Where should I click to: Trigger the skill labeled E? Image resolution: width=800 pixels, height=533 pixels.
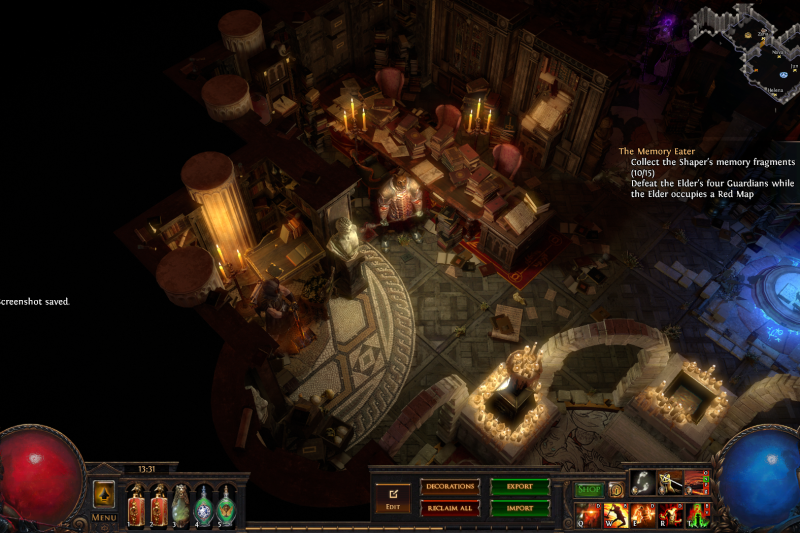tap(643, 515)
